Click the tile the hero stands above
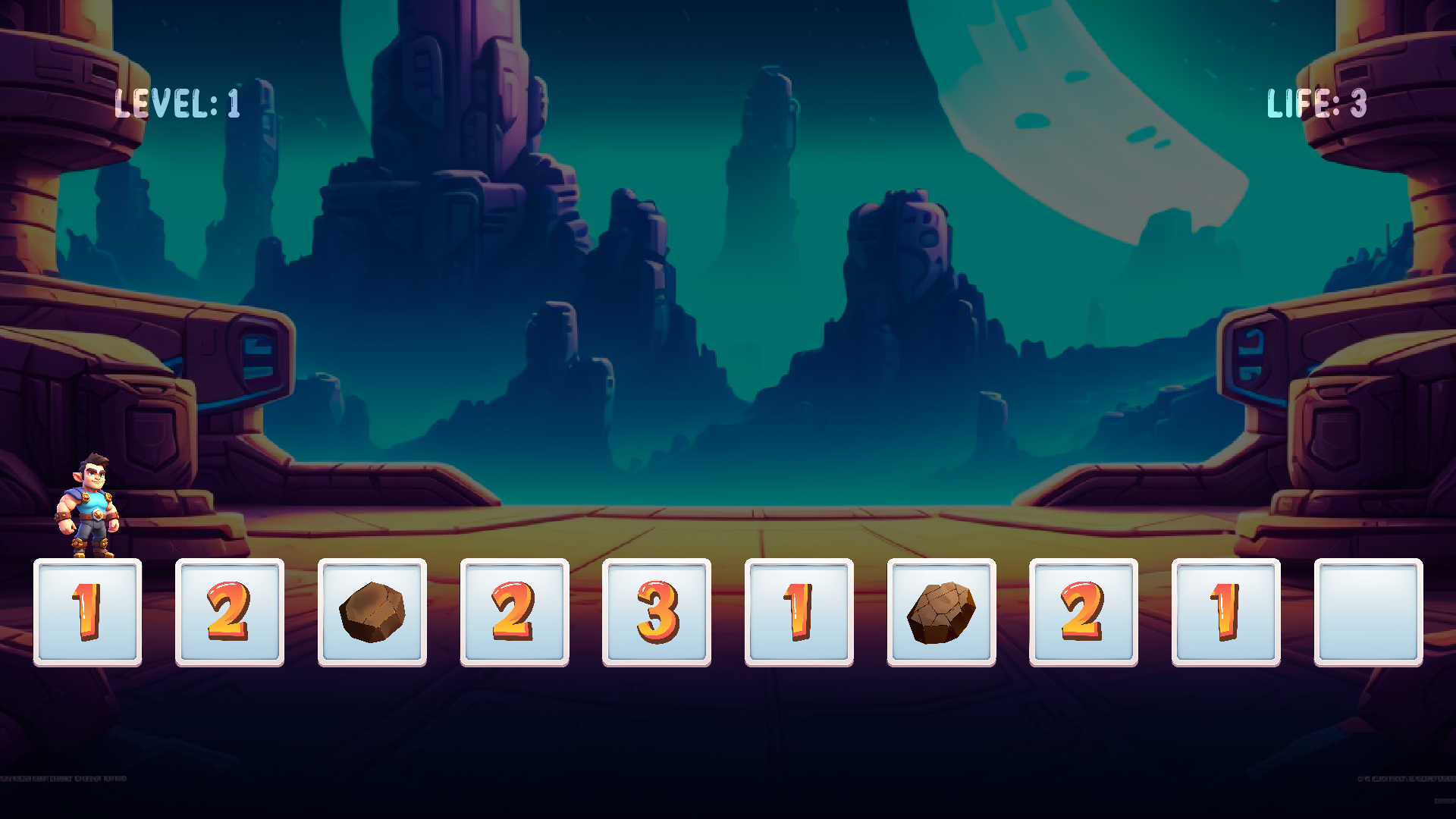Image resolution: width=1456 pixels, height=819 pixels. 87,614
